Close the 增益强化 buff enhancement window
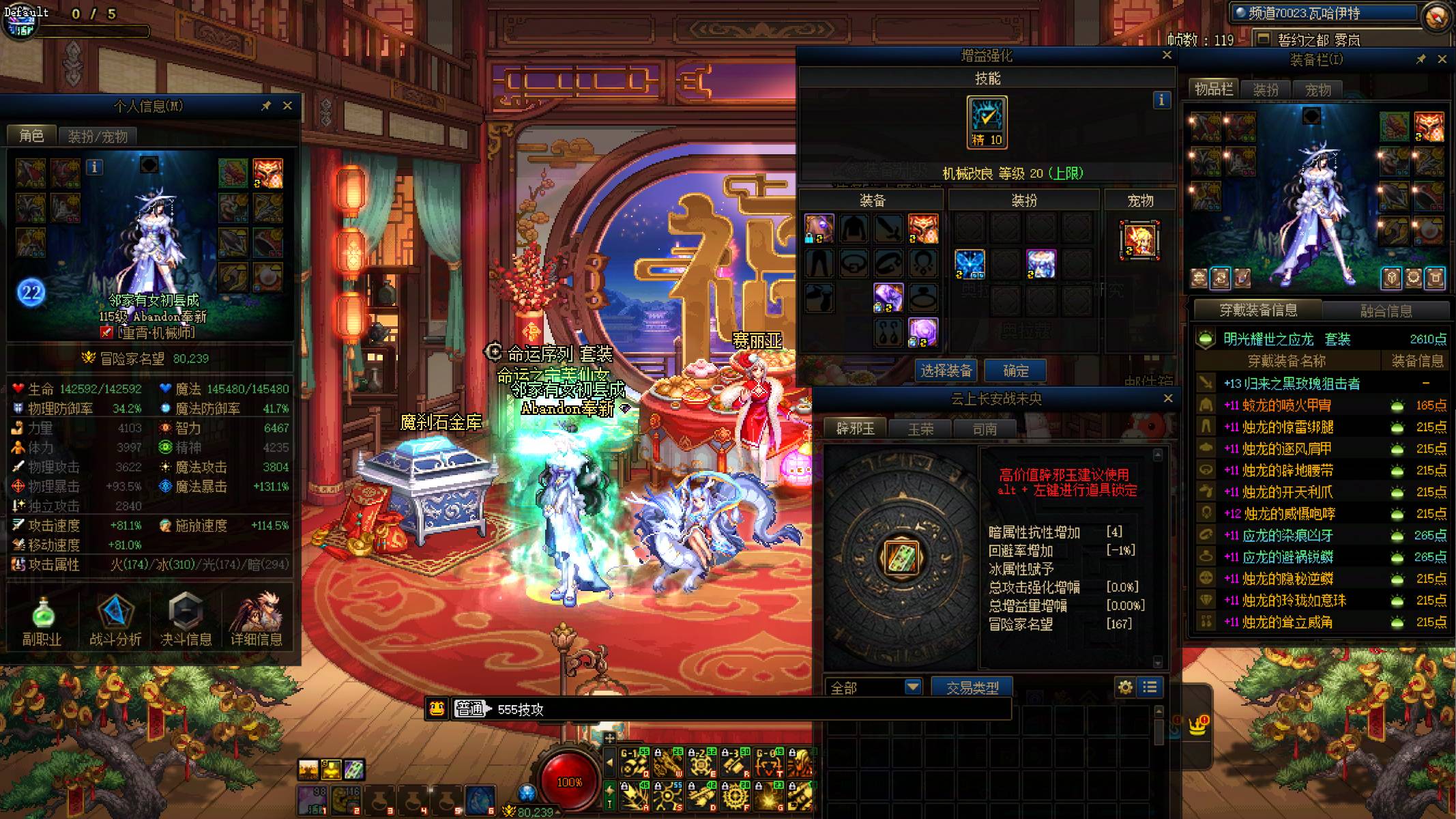The width and height of the screenshot is (1456, 819). [x=1167, y=55]
